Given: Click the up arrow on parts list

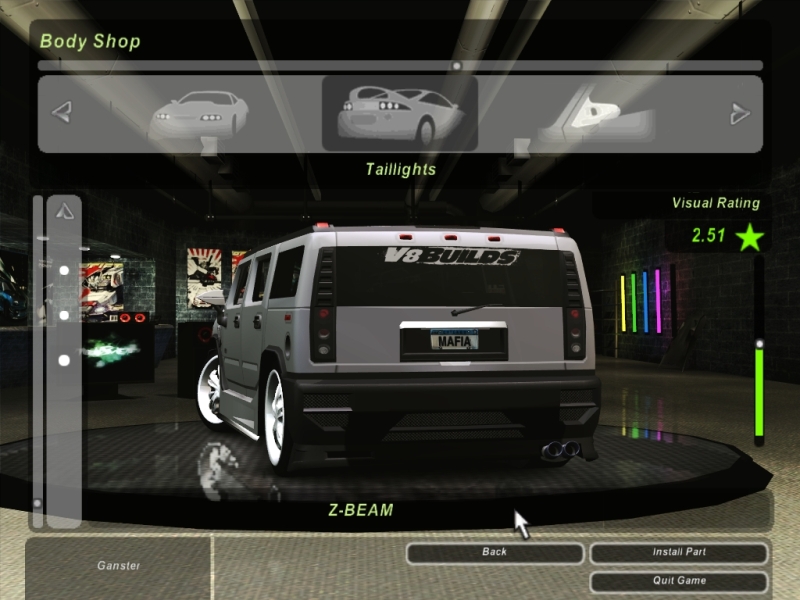Looking at the screenshot, I should pyautogui.click(x=64, y=211).
